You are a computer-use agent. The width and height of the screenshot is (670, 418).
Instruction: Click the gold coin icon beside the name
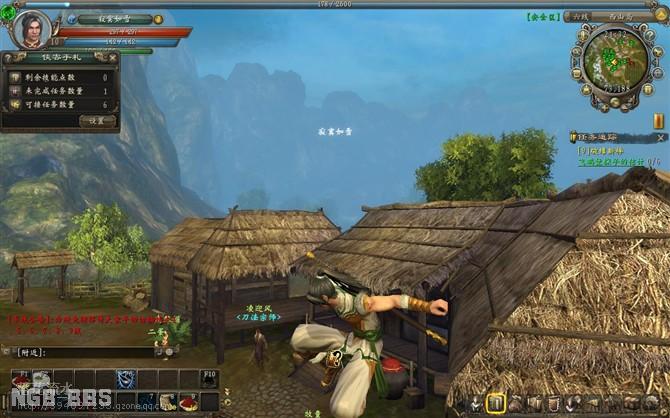pos(158,19)
